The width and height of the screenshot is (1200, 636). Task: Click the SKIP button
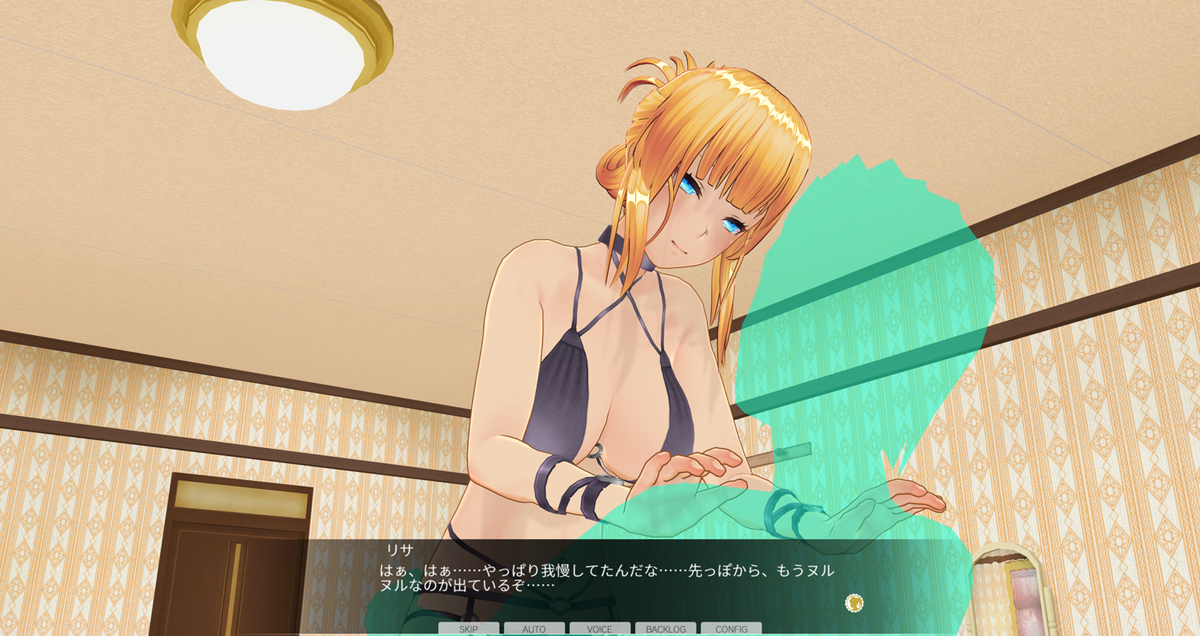point(468,629)
